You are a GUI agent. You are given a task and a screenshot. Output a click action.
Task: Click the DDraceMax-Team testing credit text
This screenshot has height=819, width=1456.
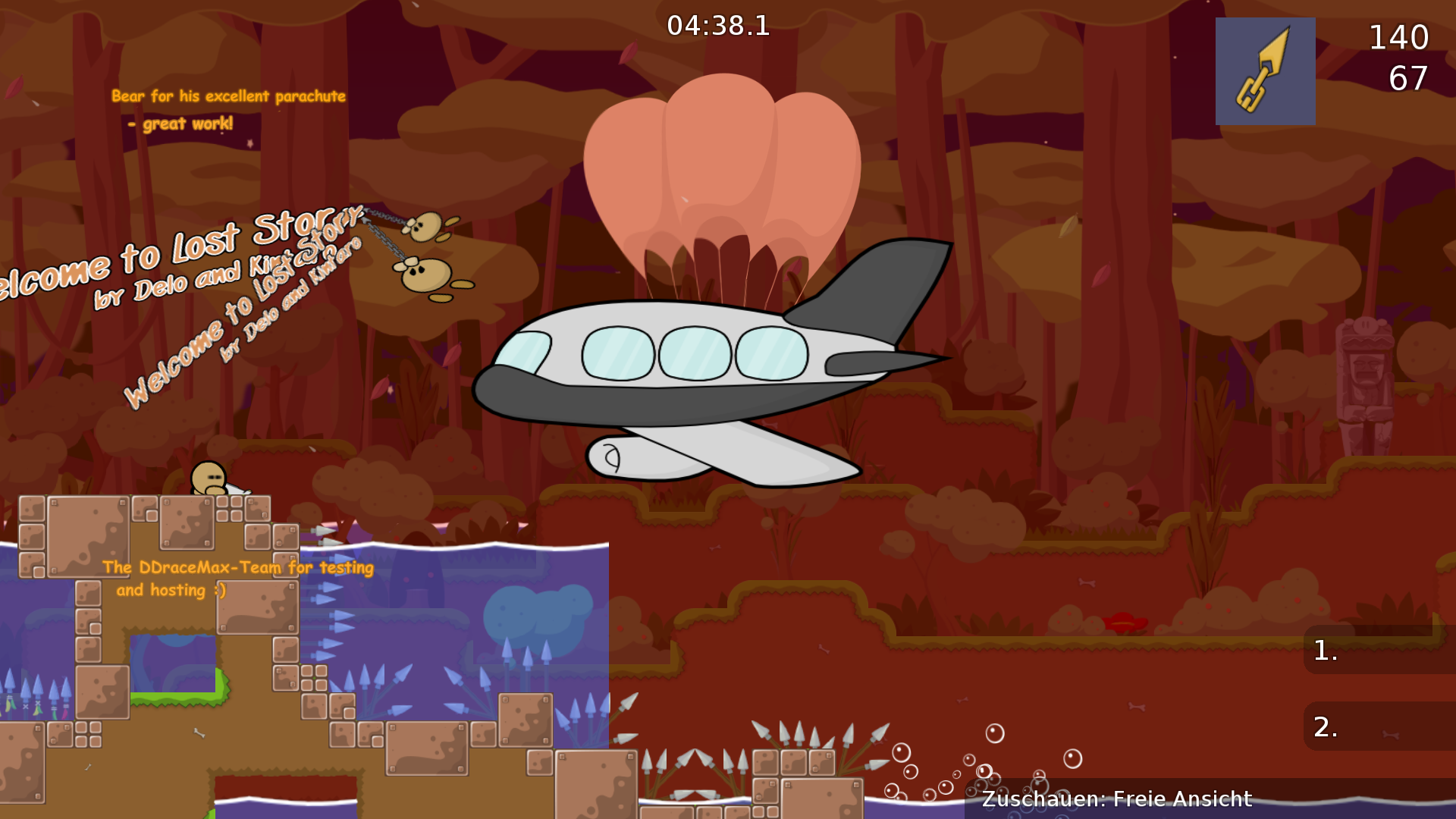pos(240,578)
